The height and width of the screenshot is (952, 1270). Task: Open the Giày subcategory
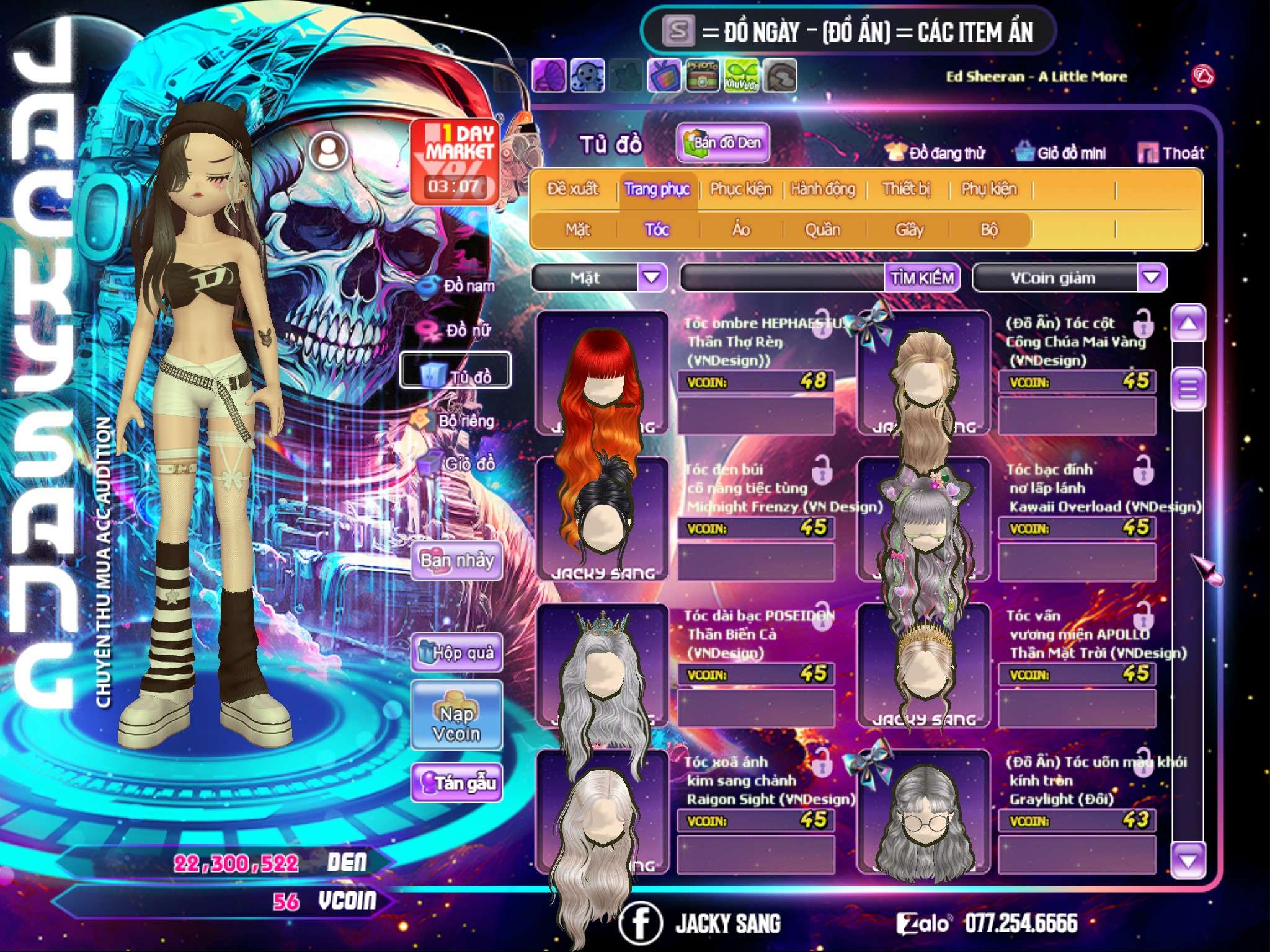(909, 229)
